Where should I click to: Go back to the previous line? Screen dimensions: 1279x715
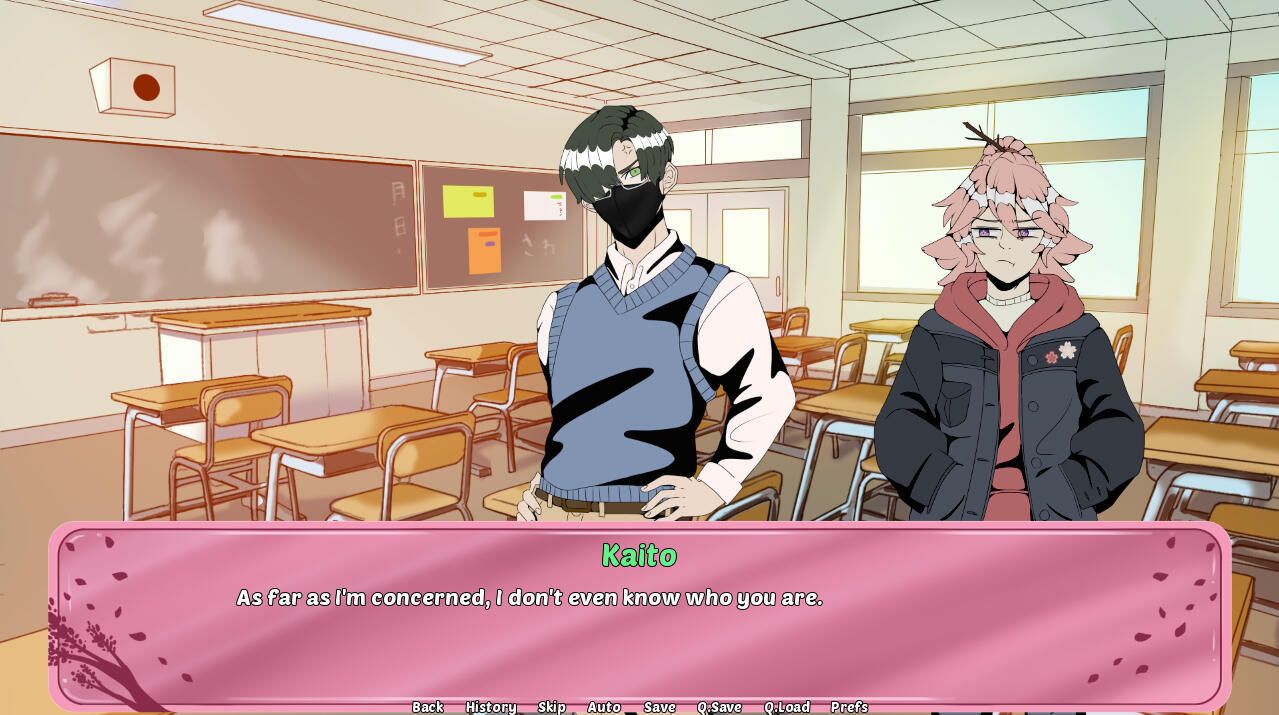point(427,707)
